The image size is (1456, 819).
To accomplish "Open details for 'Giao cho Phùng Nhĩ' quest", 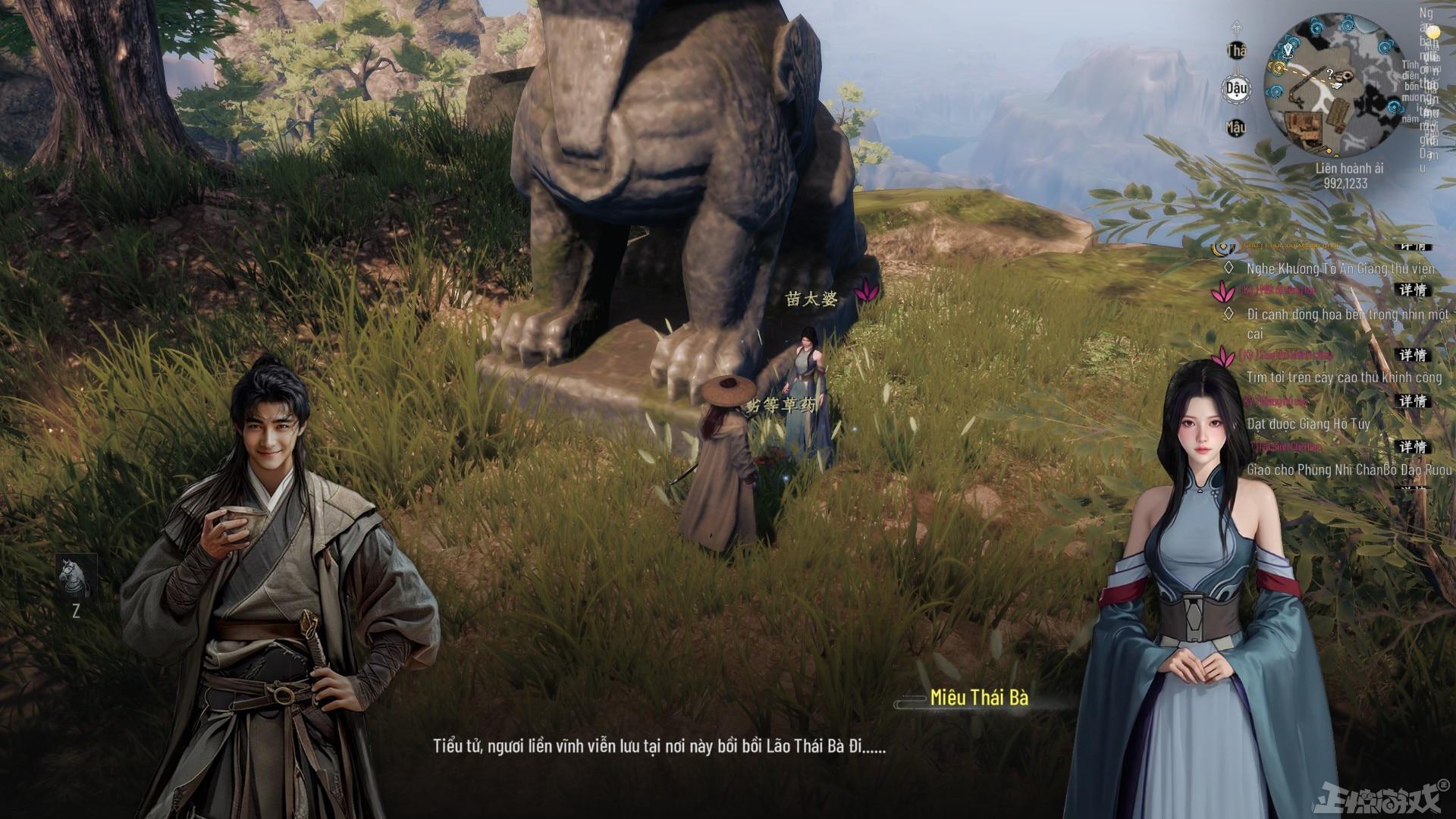I will (x=1413, y=447).
